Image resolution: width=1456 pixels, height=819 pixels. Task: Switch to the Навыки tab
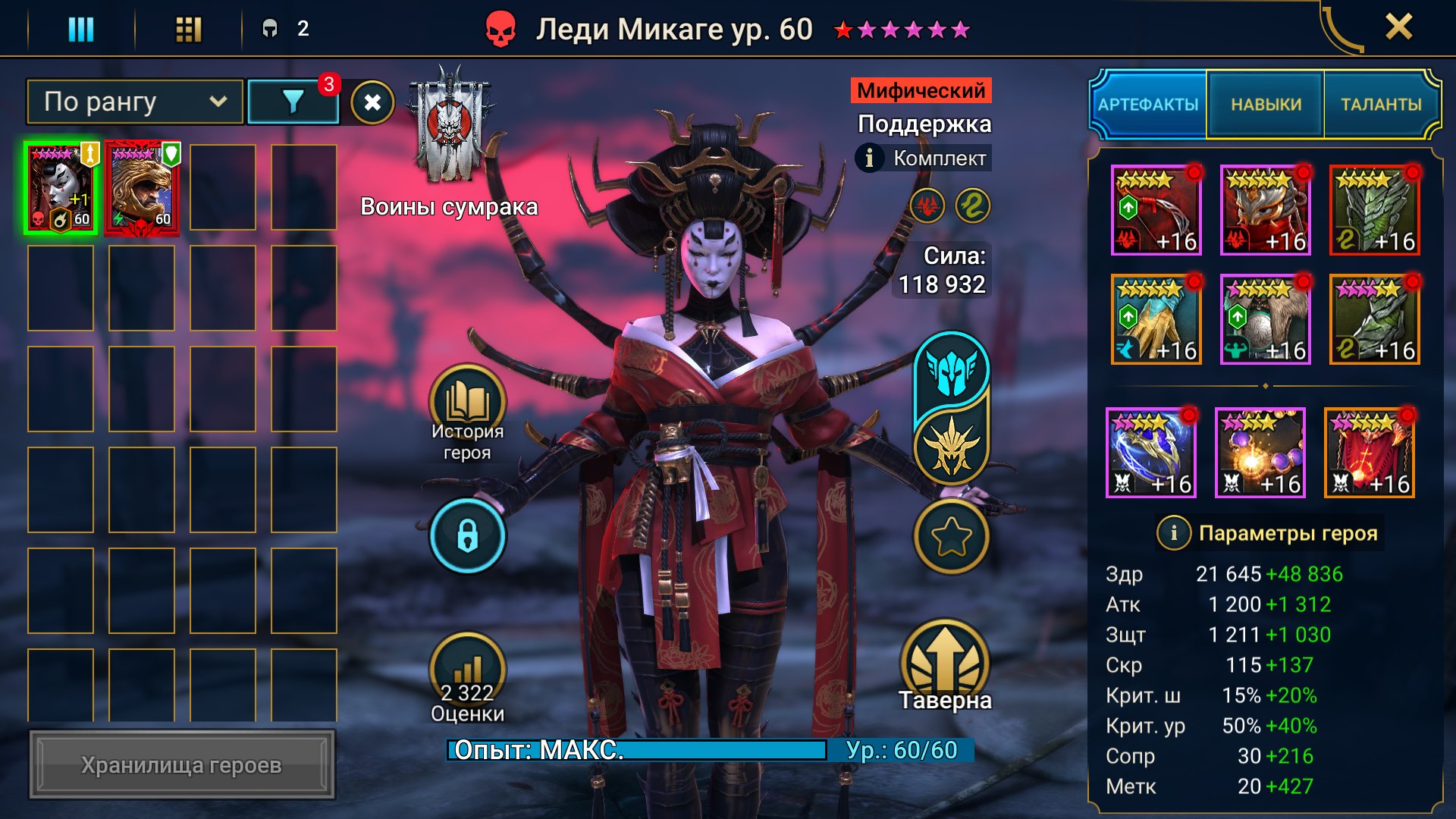click(1266, 105)
